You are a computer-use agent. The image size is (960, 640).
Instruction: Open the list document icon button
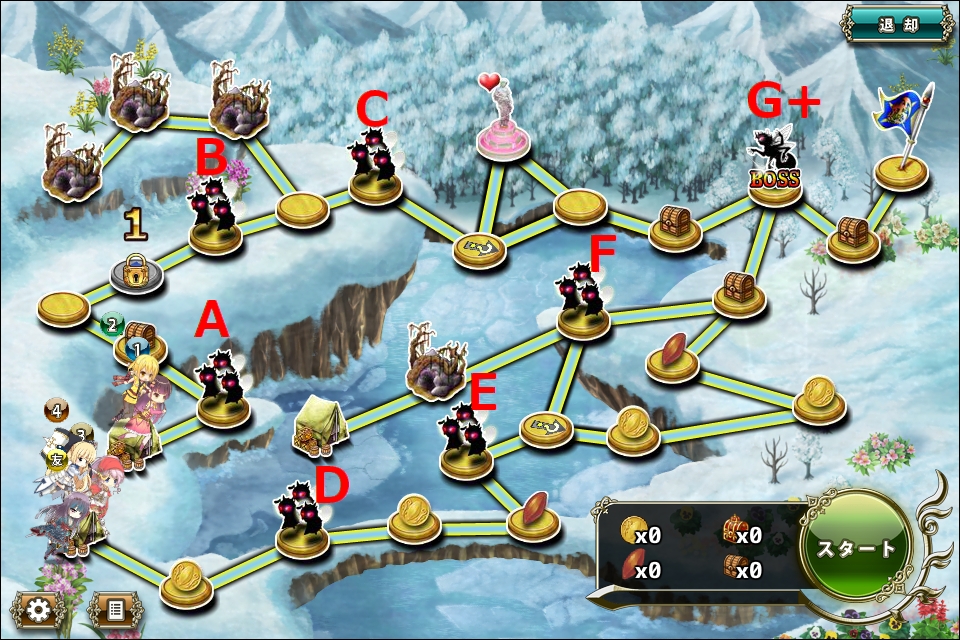(113, 609)
